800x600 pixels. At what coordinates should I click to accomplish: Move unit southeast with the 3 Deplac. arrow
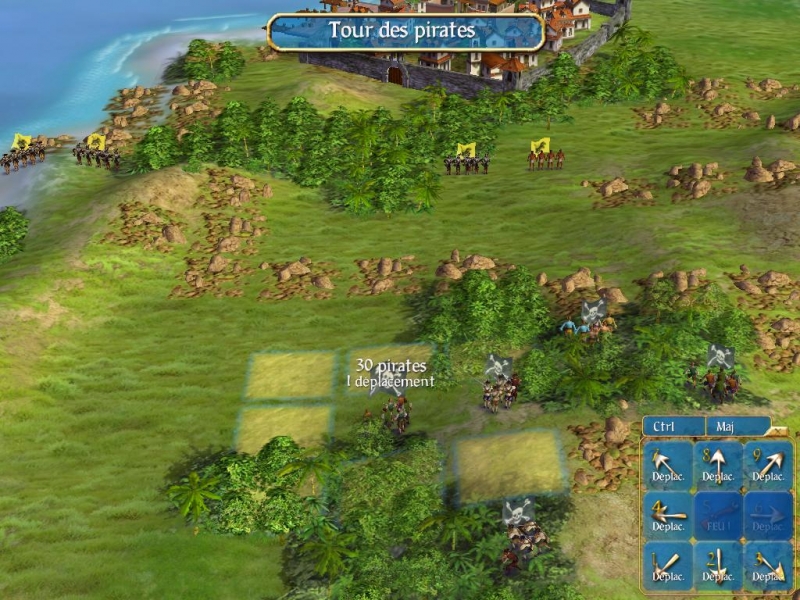(x=767, y=565)
